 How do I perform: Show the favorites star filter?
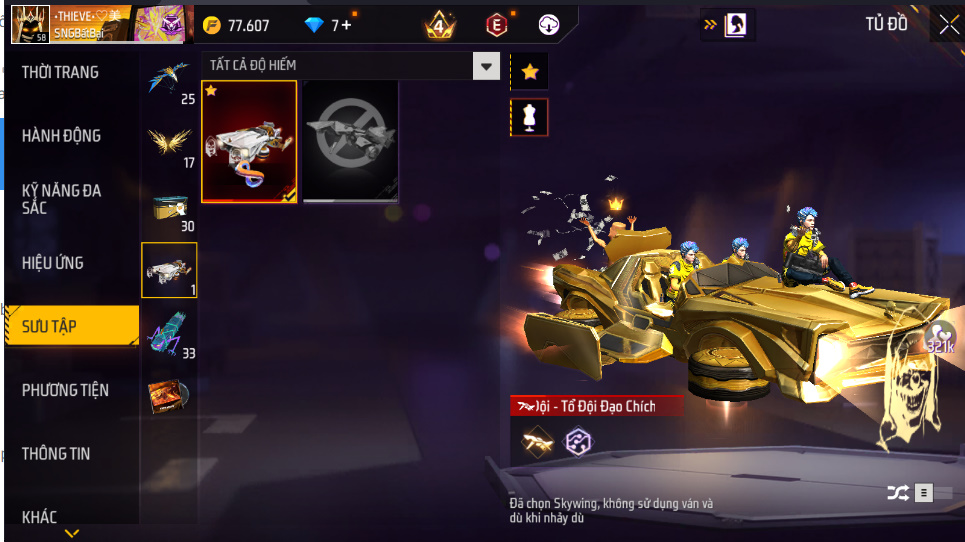tap(529, 72)
